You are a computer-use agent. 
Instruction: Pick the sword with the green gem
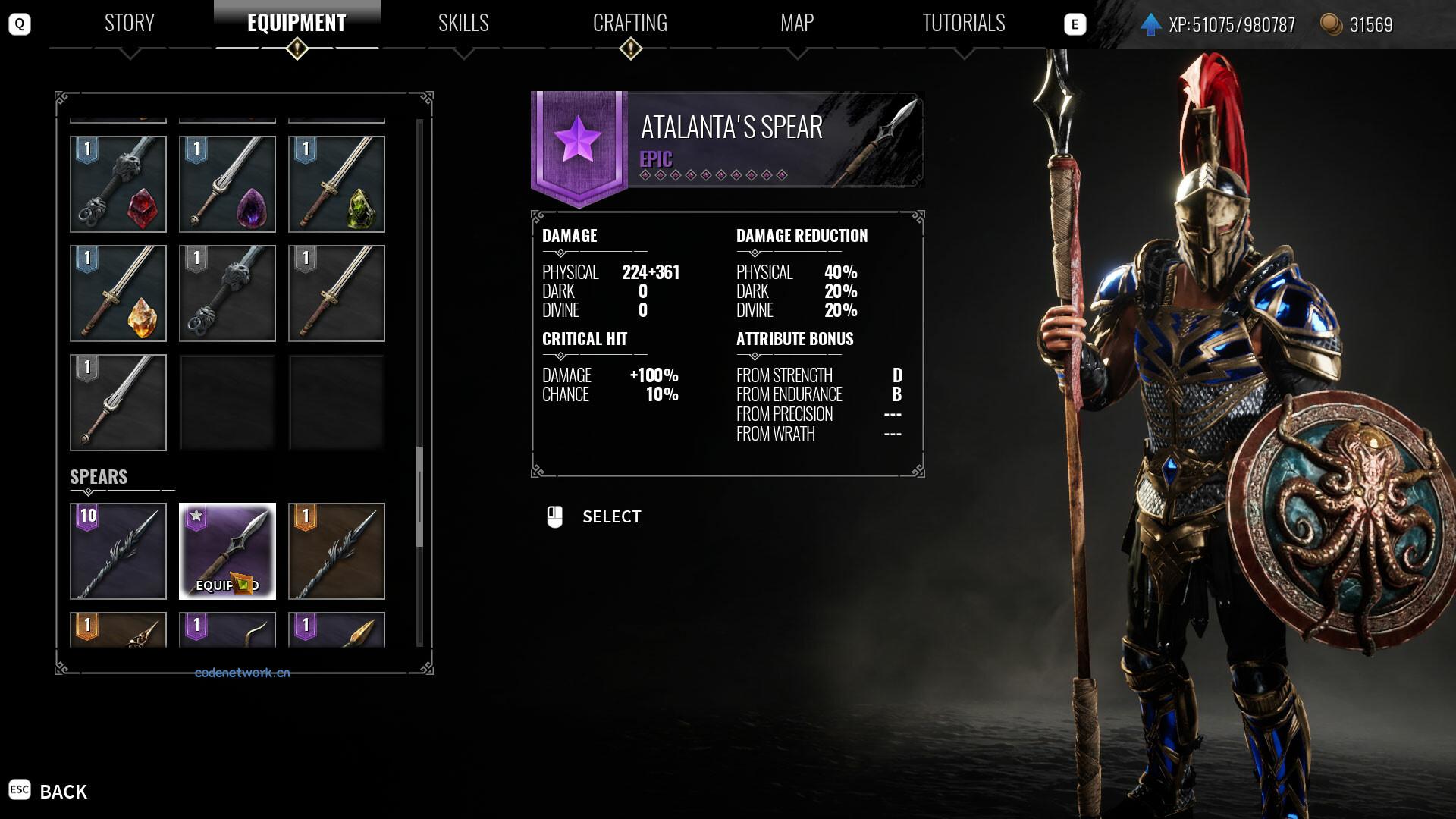coord(337,184)
